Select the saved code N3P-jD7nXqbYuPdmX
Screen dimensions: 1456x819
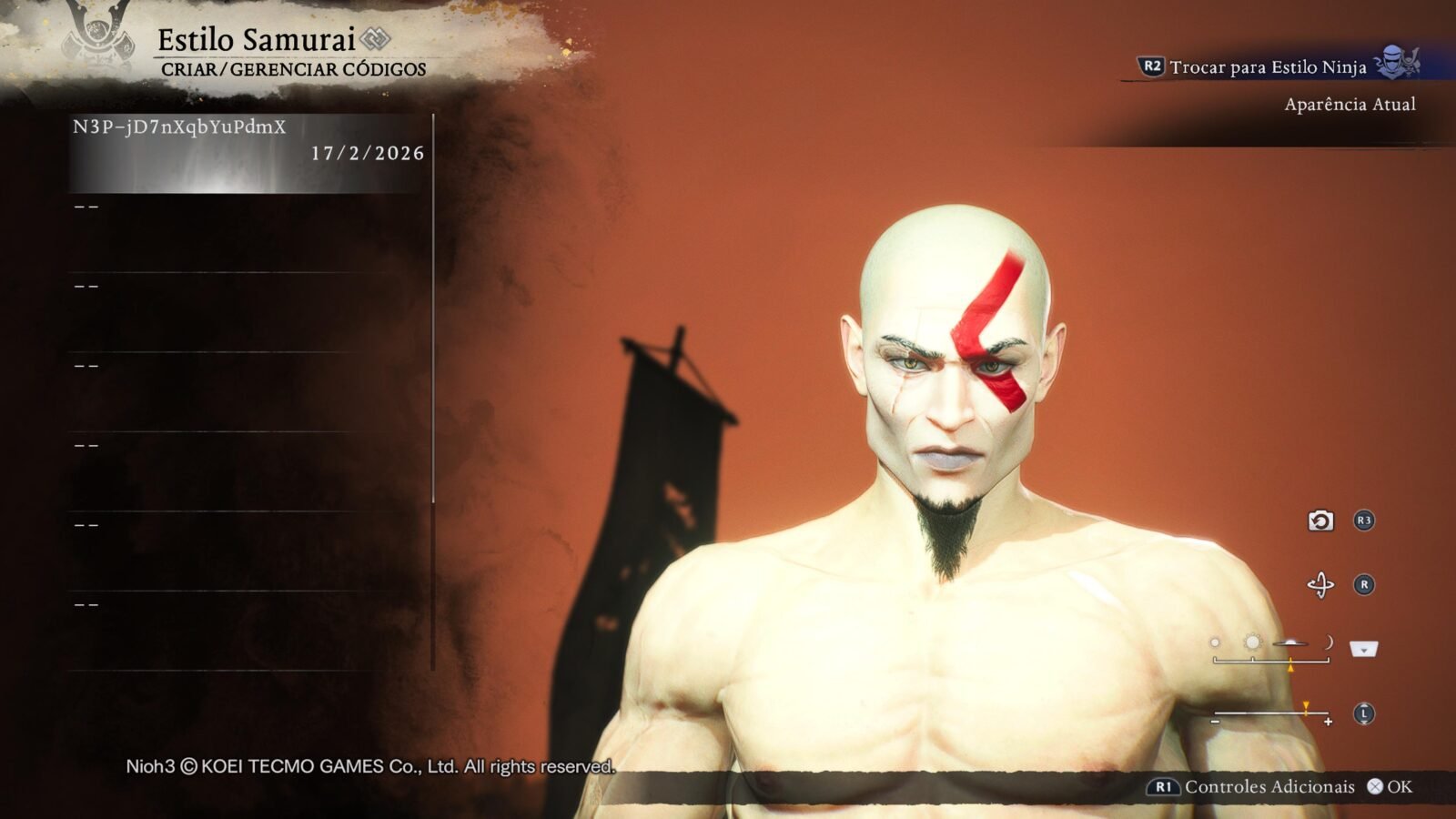(248, 152)
